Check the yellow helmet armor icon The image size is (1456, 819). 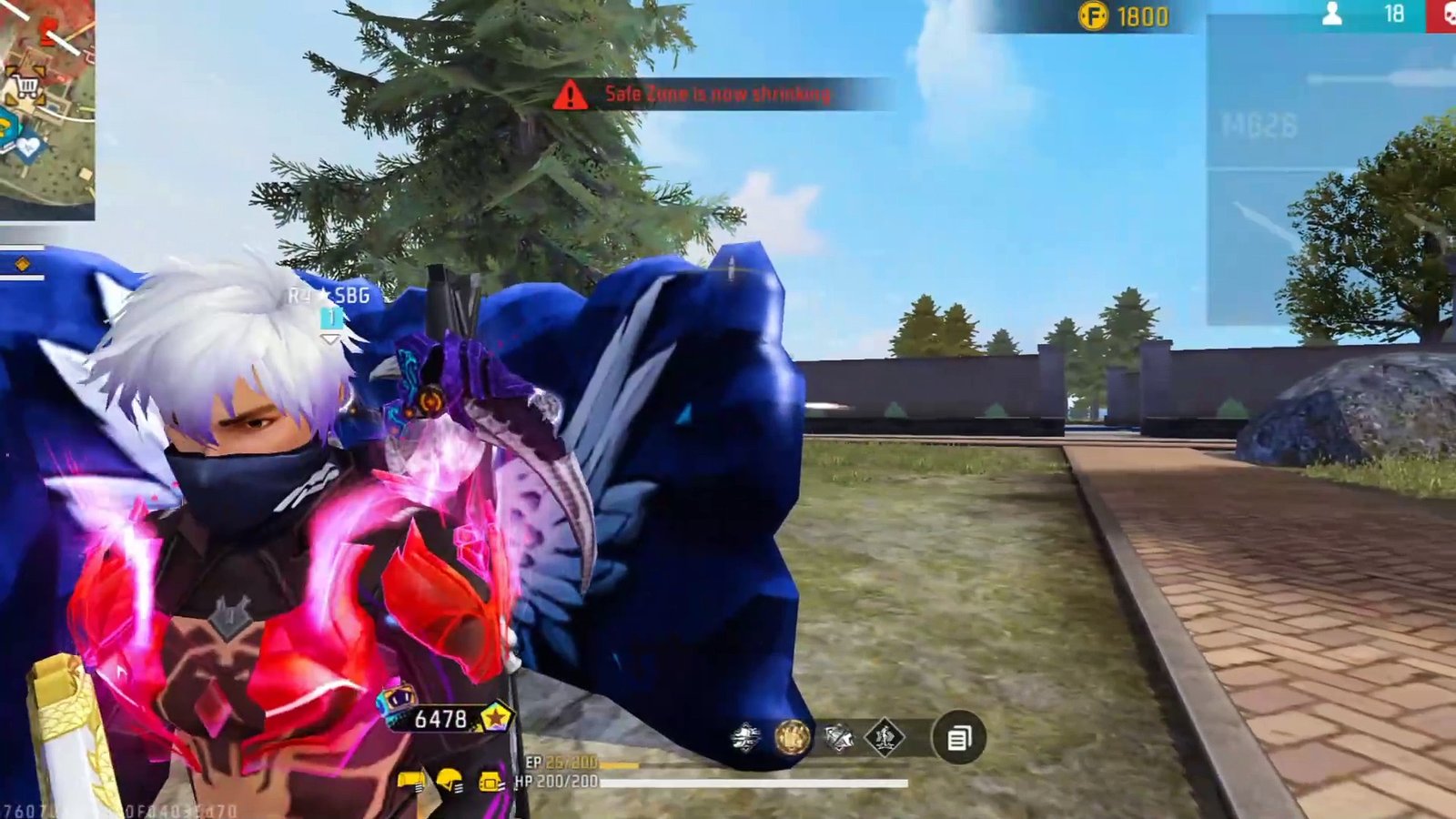450,781
